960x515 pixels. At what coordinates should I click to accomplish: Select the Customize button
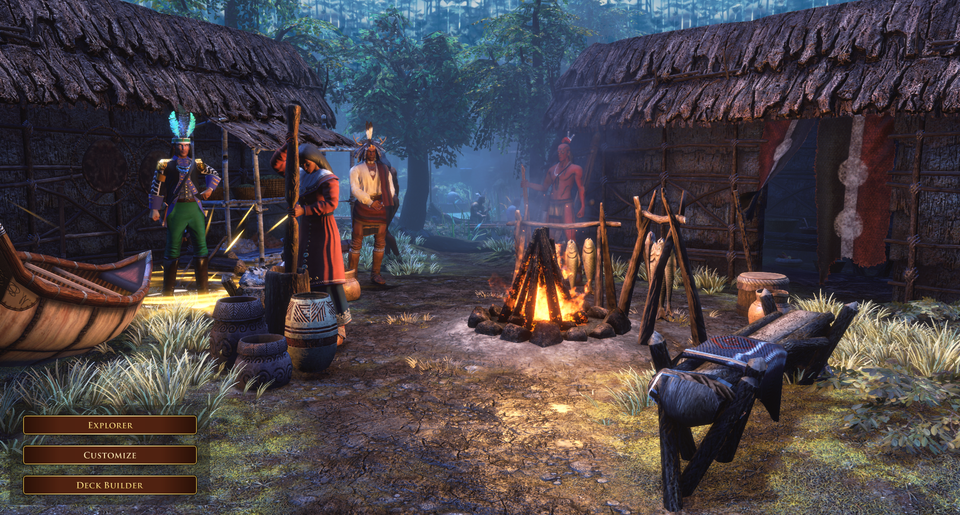tap(110, 455)
